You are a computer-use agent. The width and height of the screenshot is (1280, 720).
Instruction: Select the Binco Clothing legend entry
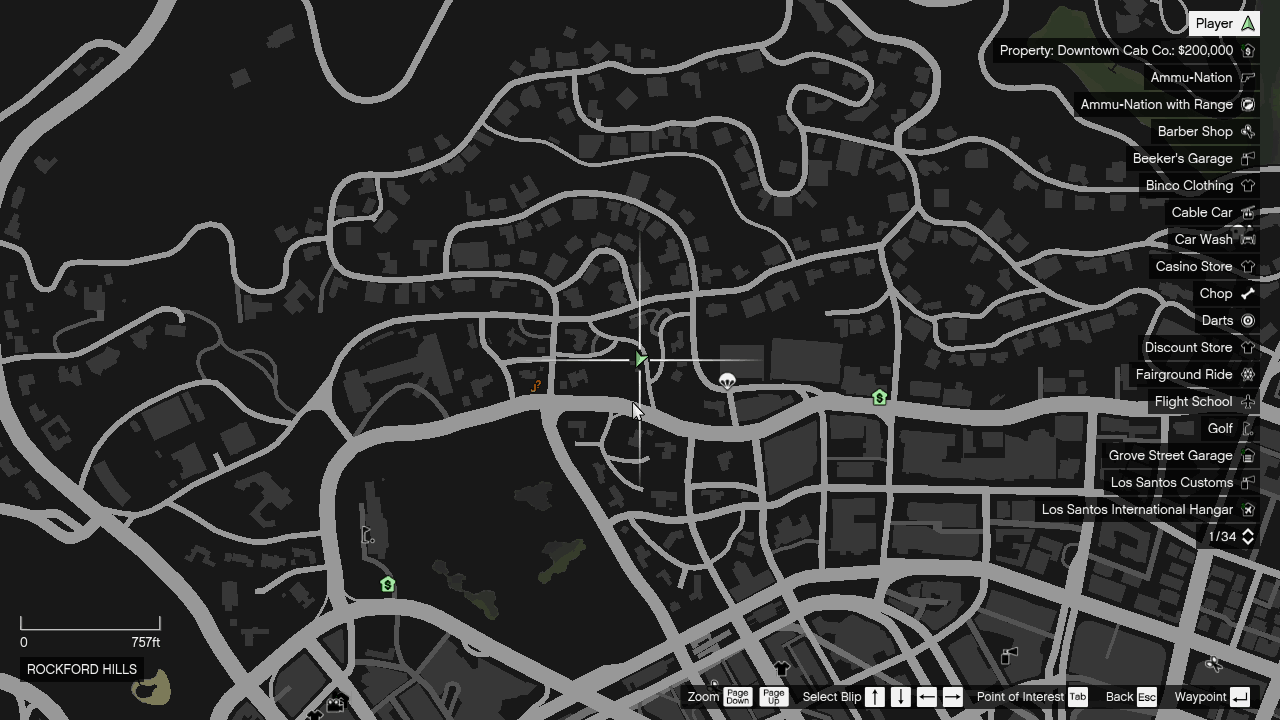pos(1190,185)
